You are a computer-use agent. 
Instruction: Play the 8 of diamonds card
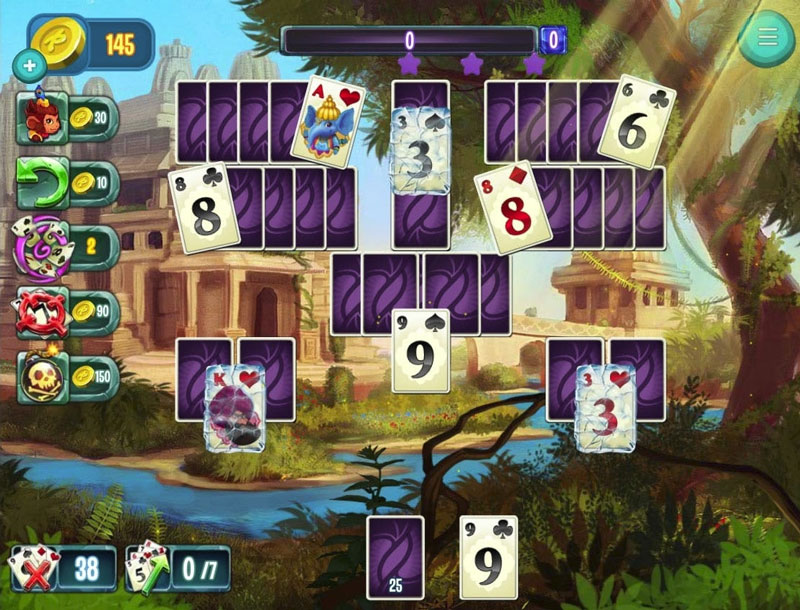click(512, 207)
